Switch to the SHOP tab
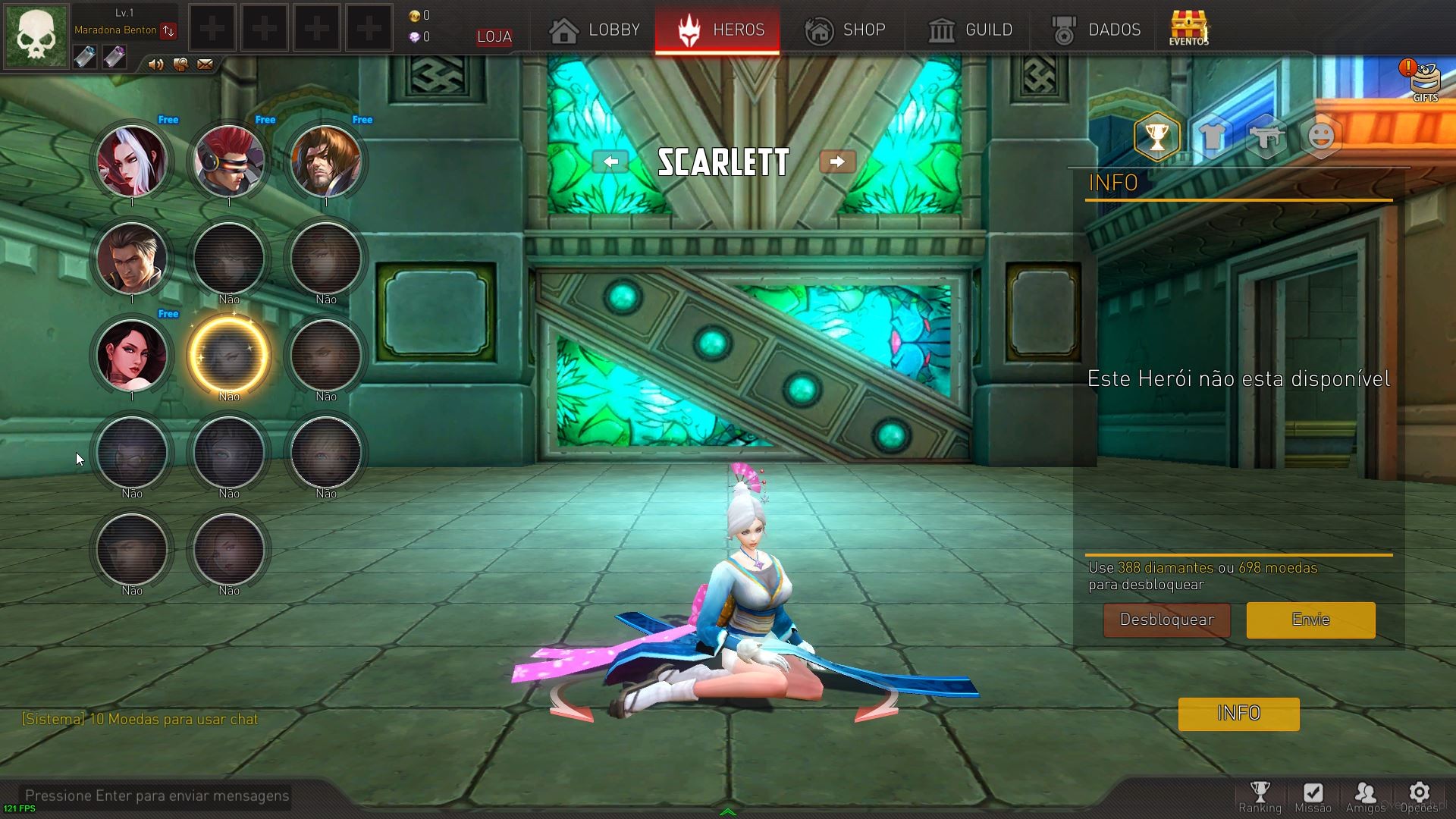This screenshot has width=1456, height=819. (845, 30)
